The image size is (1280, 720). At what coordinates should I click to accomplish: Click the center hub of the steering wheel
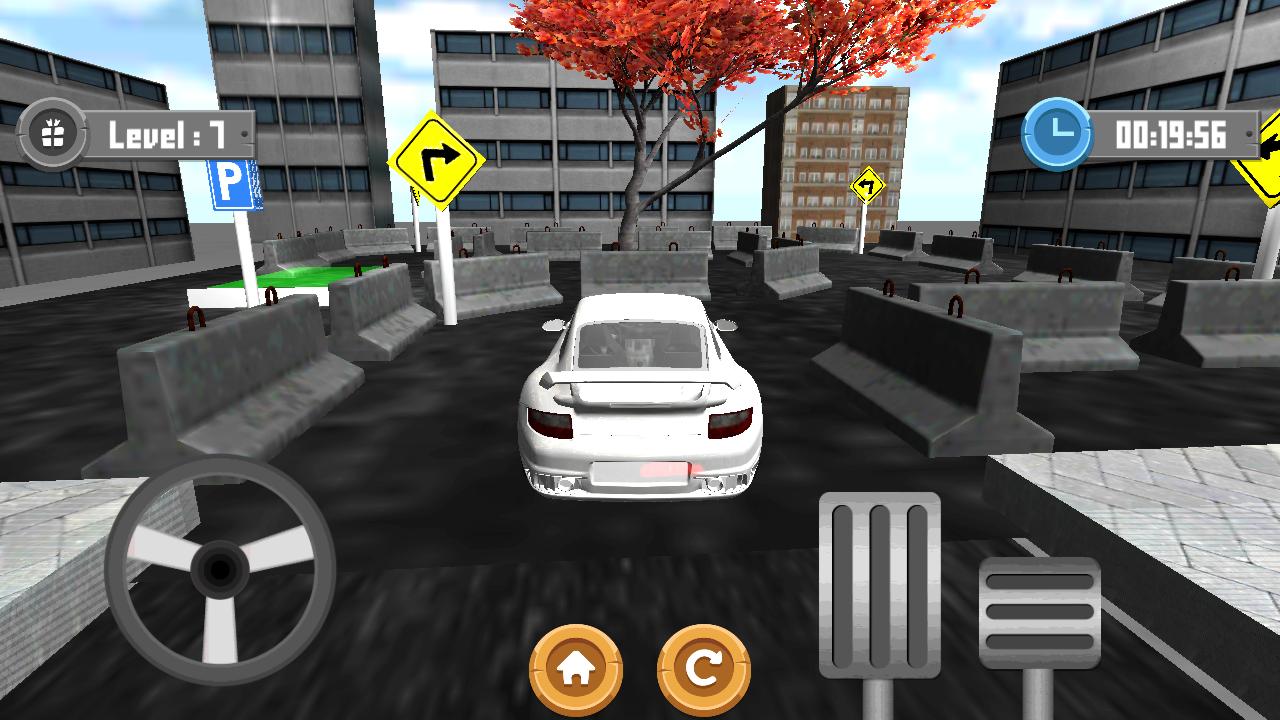coord(218,570)
